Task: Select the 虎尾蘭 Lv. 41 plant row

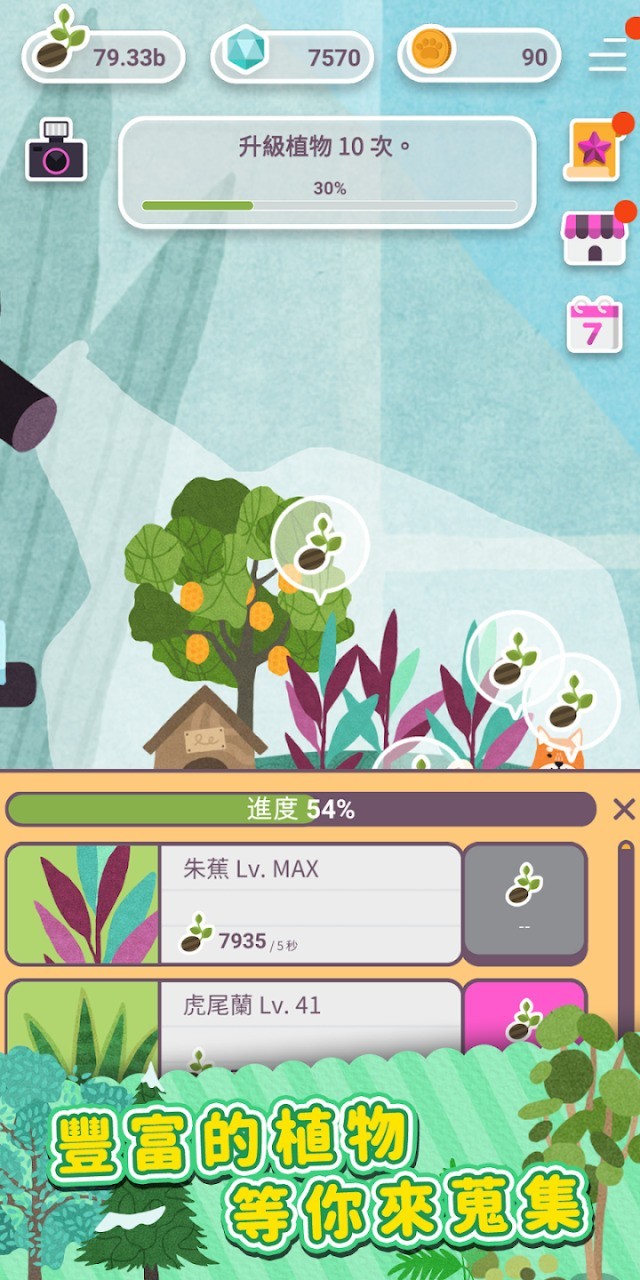Action: (310, 1012)
